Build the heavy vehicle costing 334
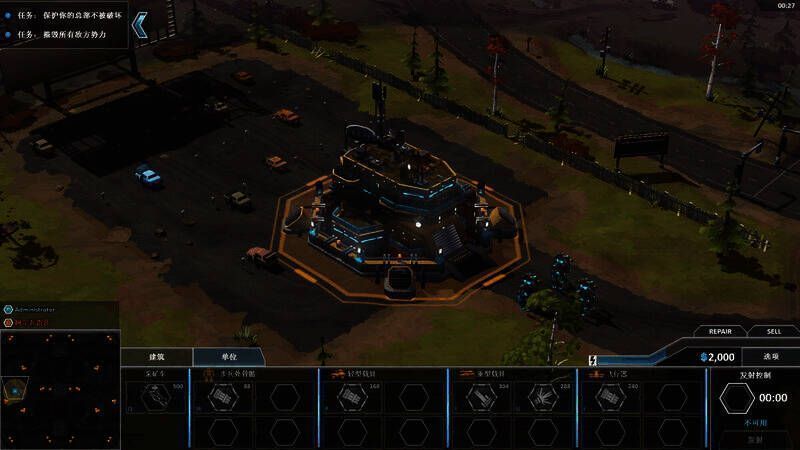This screenshot has height=450, width=800. [x=481, y=397]
